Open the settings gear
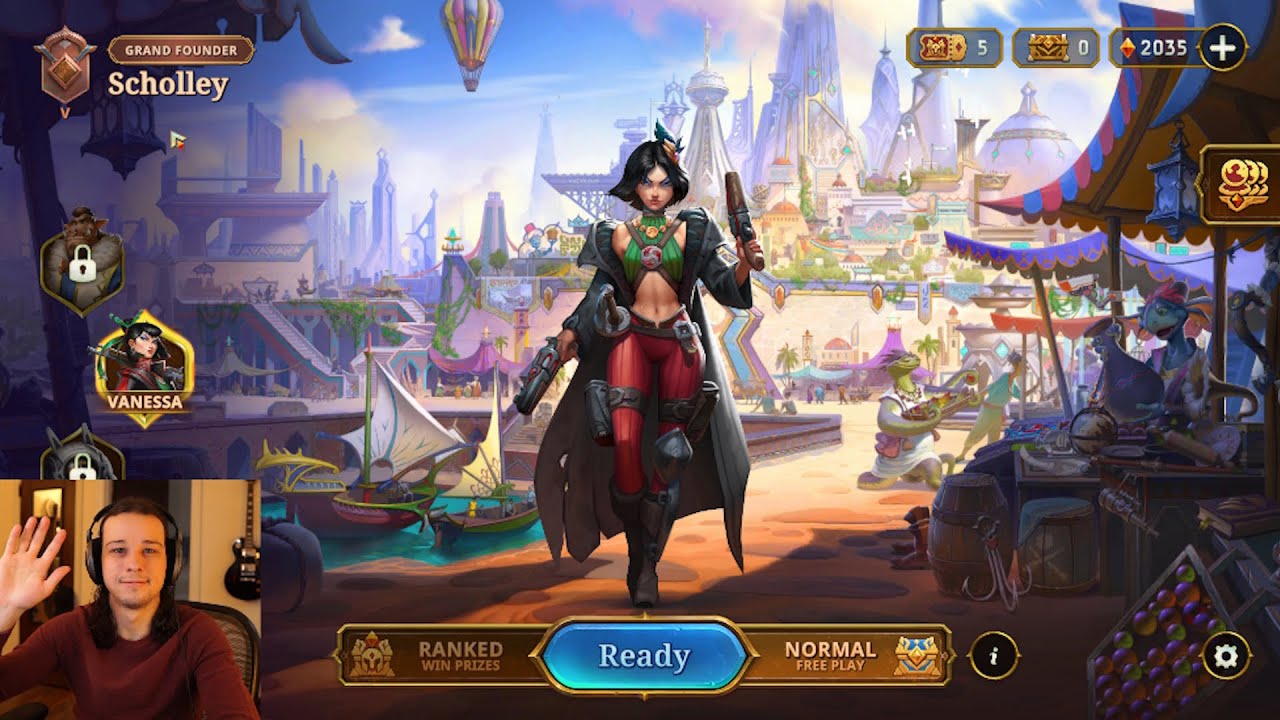Image resolution: width=1280 pixels, height=720 pixels. (x=1225, y=656)
